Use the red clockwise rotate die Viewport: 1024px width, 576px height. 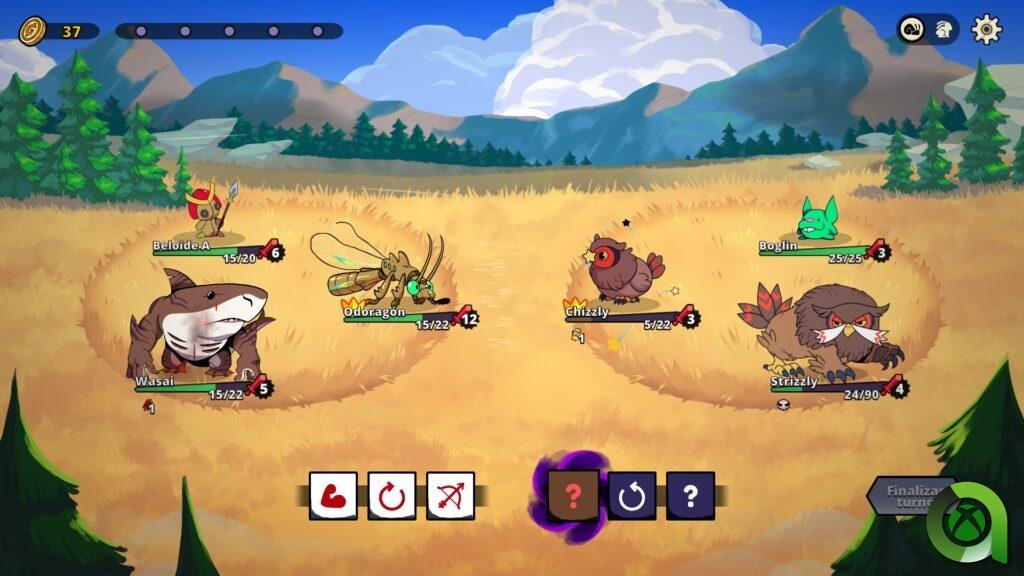tap(391, 495)
